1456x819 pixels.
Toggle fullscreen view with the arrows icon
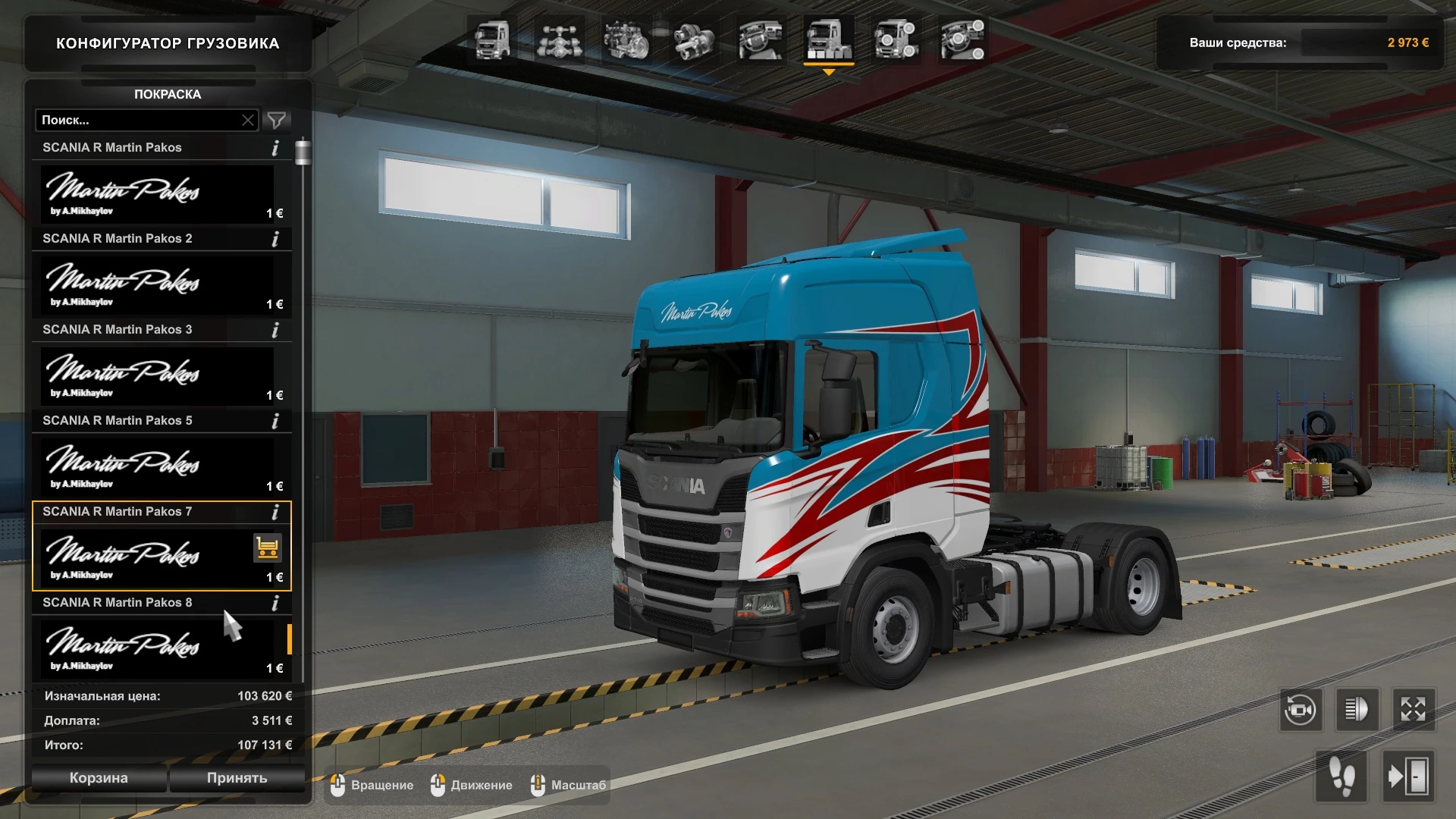click(x=1412, y=710)
